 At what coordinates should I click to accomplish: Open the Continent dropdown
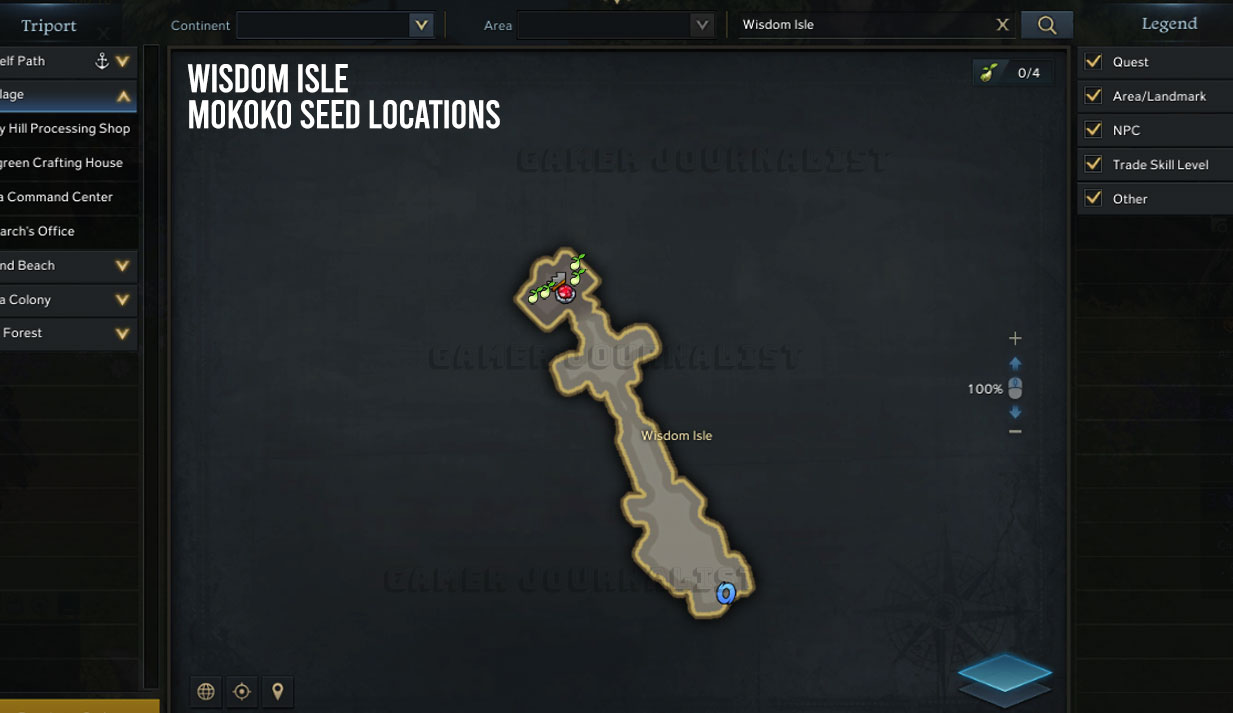421,25
